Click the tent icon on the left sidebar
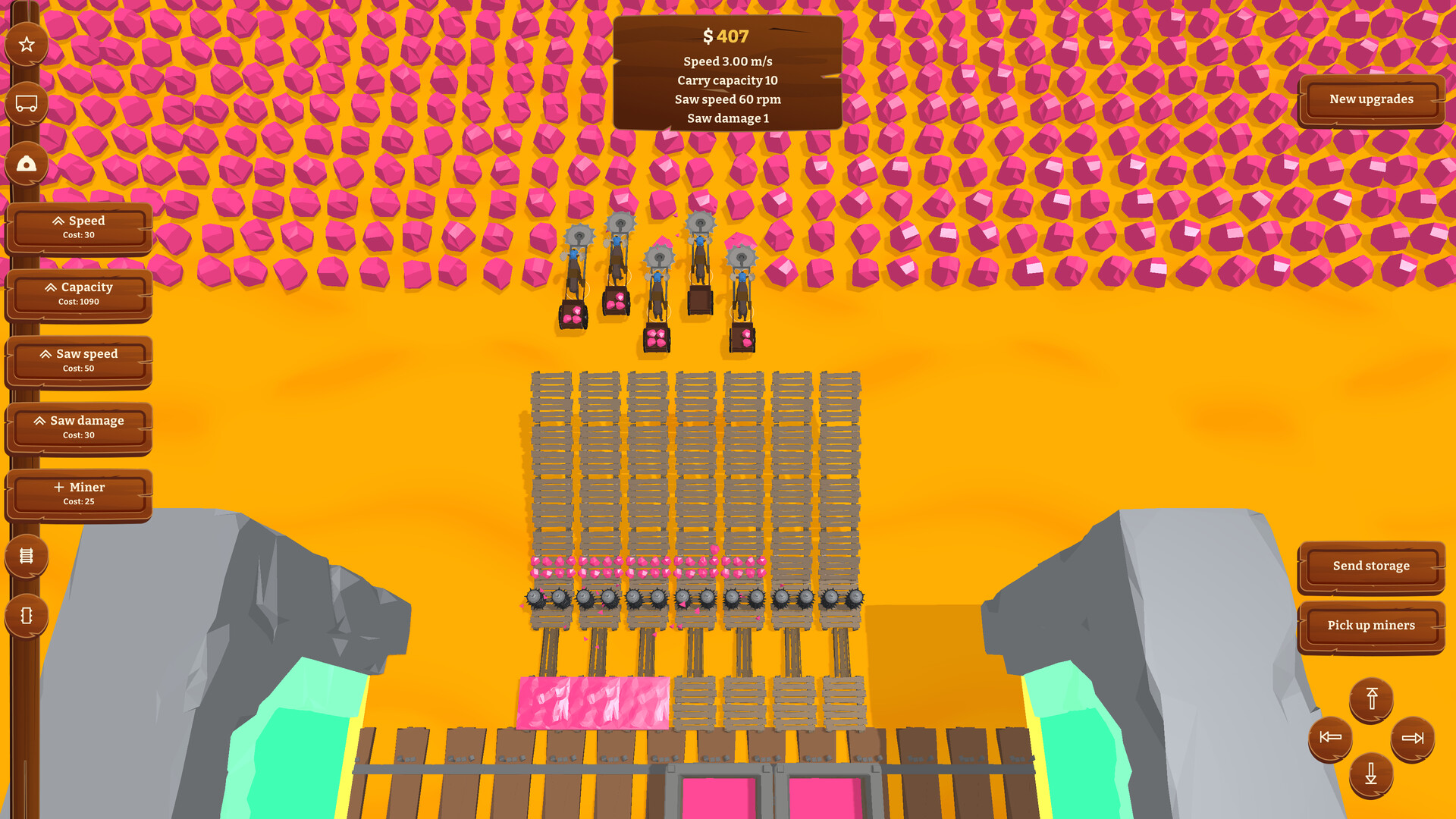 click(27, 163)
